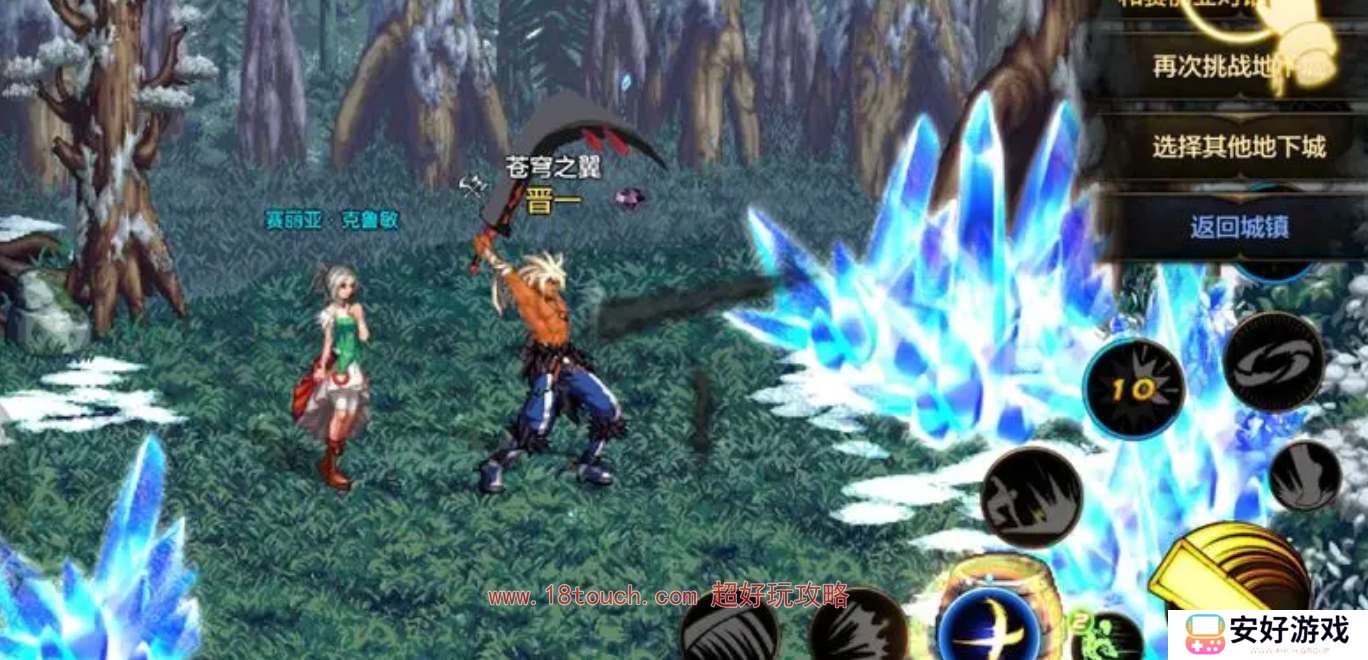Select 选择其他地下城 menu option
The height and width of the screenshot is (660, 1368).
click(x=1238, y=147)
